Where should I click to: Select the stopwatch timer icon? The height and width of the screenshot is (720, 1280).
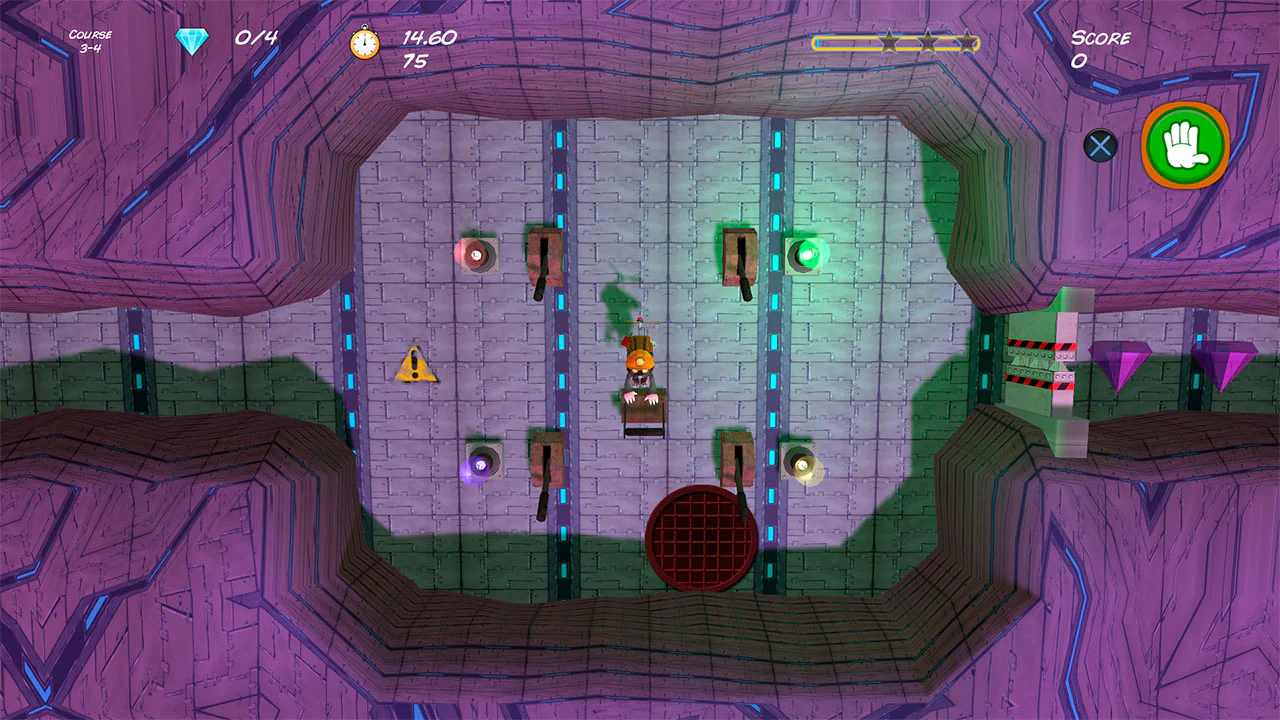coord(362,42)
